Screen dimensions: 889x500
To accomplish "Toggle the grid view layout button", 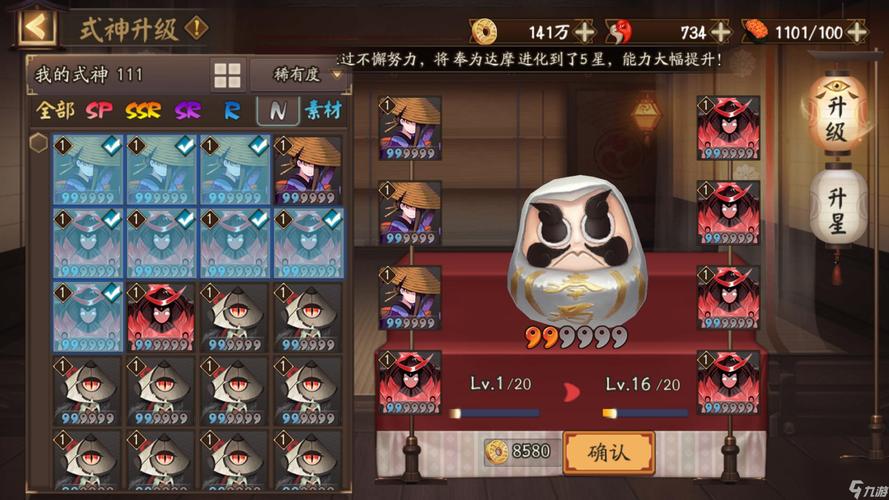I will click(228, 75).
